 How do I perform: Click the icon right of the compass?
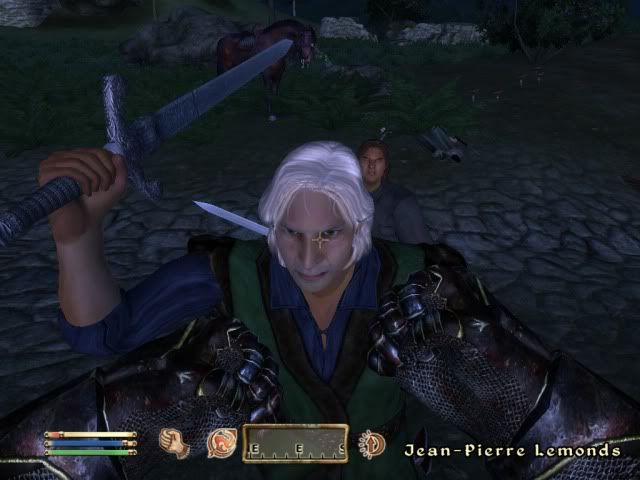click(x=372, y=443)
